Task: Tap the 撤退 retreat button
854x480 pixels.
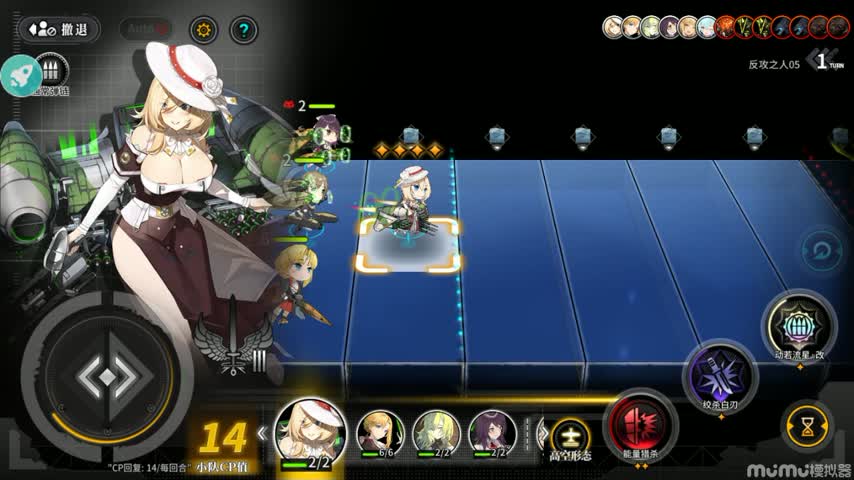Action: tap(59, 30)
